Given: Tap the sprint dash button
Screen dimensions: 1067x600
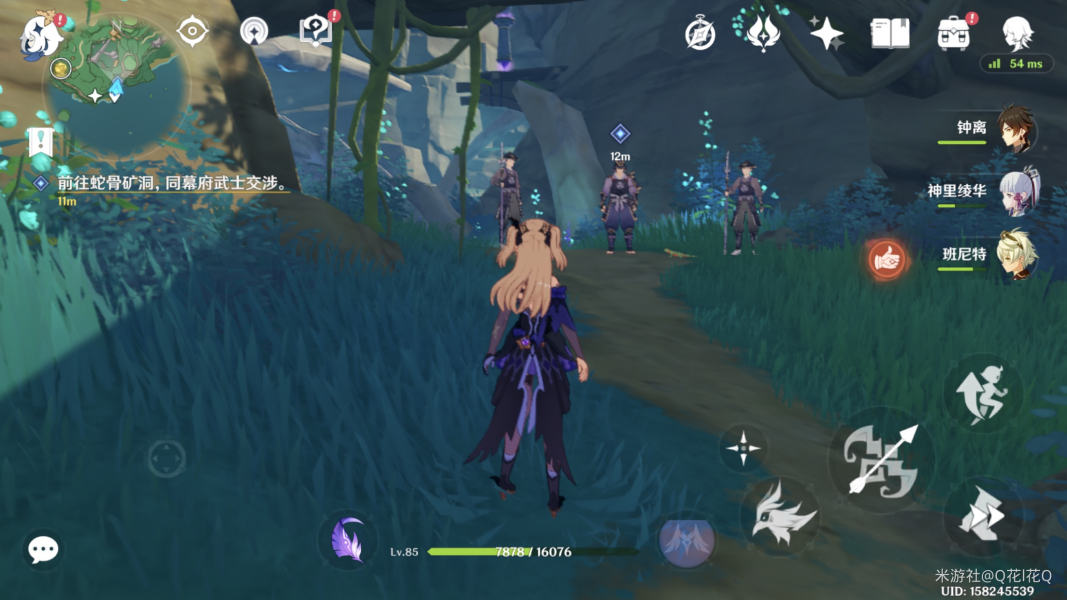Looking at the screenshot, I should click(982, 517).
